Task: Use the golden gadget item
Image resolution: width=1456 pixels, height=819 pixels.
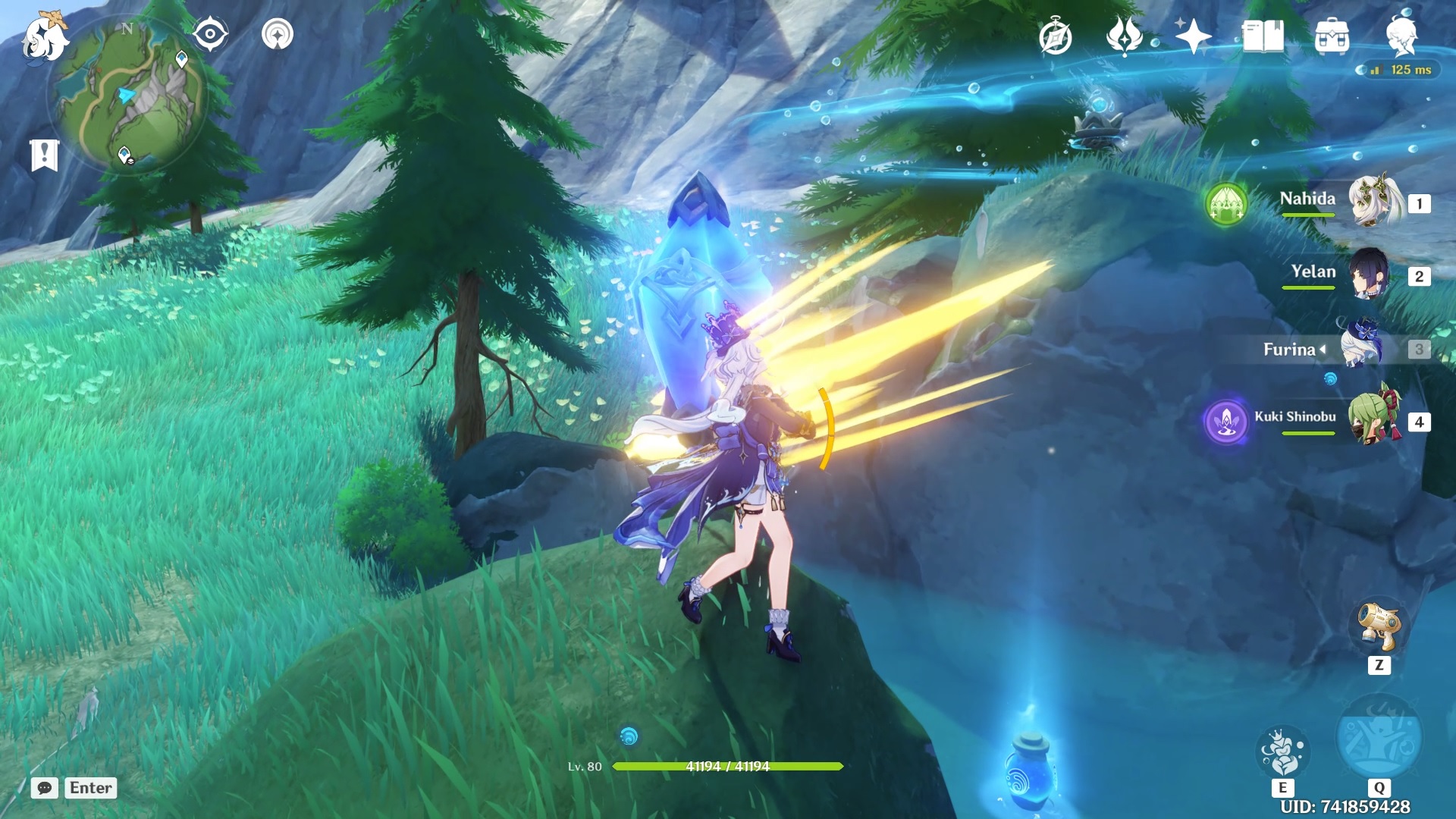Action: point(1379,627)
